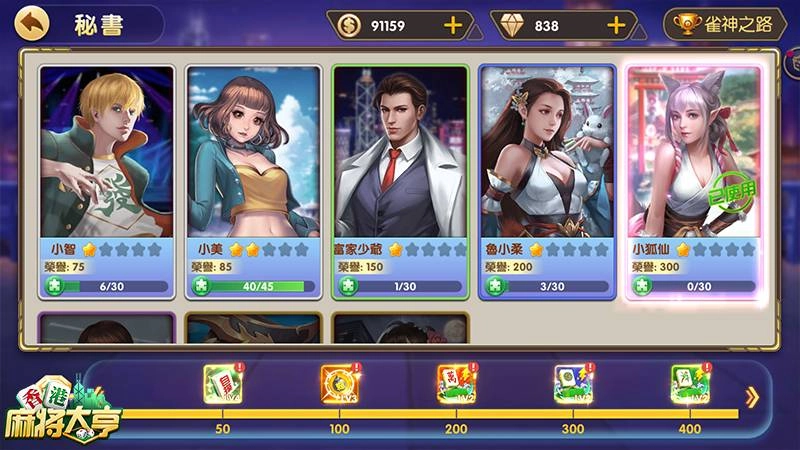Show more milestones with the double arrow
The width and height of the screenshot is (800, 450).
[x=752, y=398]
